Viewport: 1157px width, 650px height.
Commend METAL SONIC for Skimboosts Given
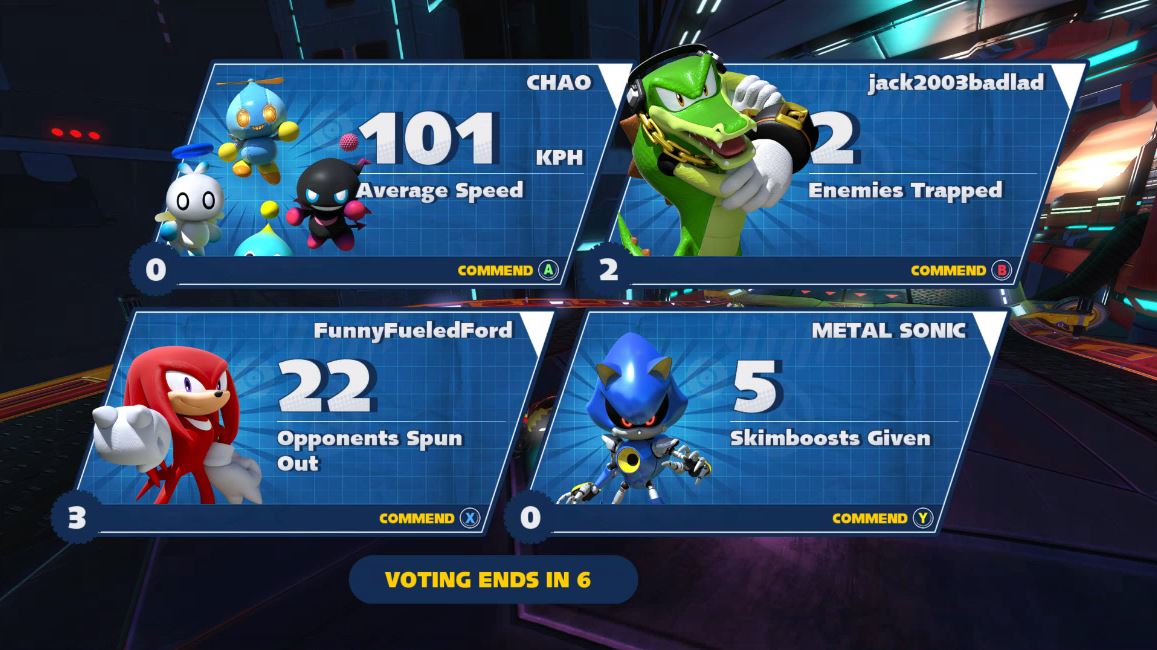(881, 518)
